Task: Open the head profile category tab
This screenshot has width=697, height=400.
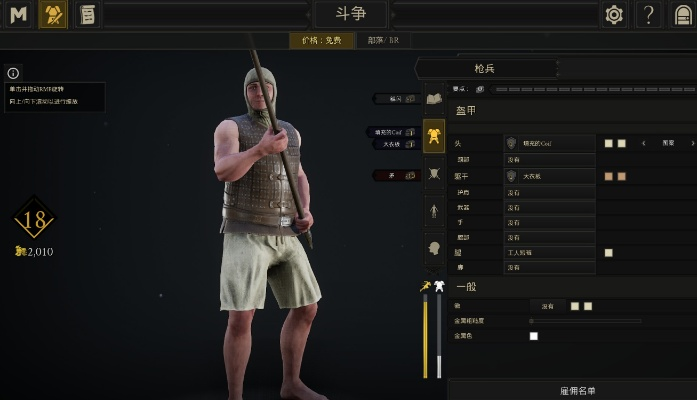Action: [434, 248]
